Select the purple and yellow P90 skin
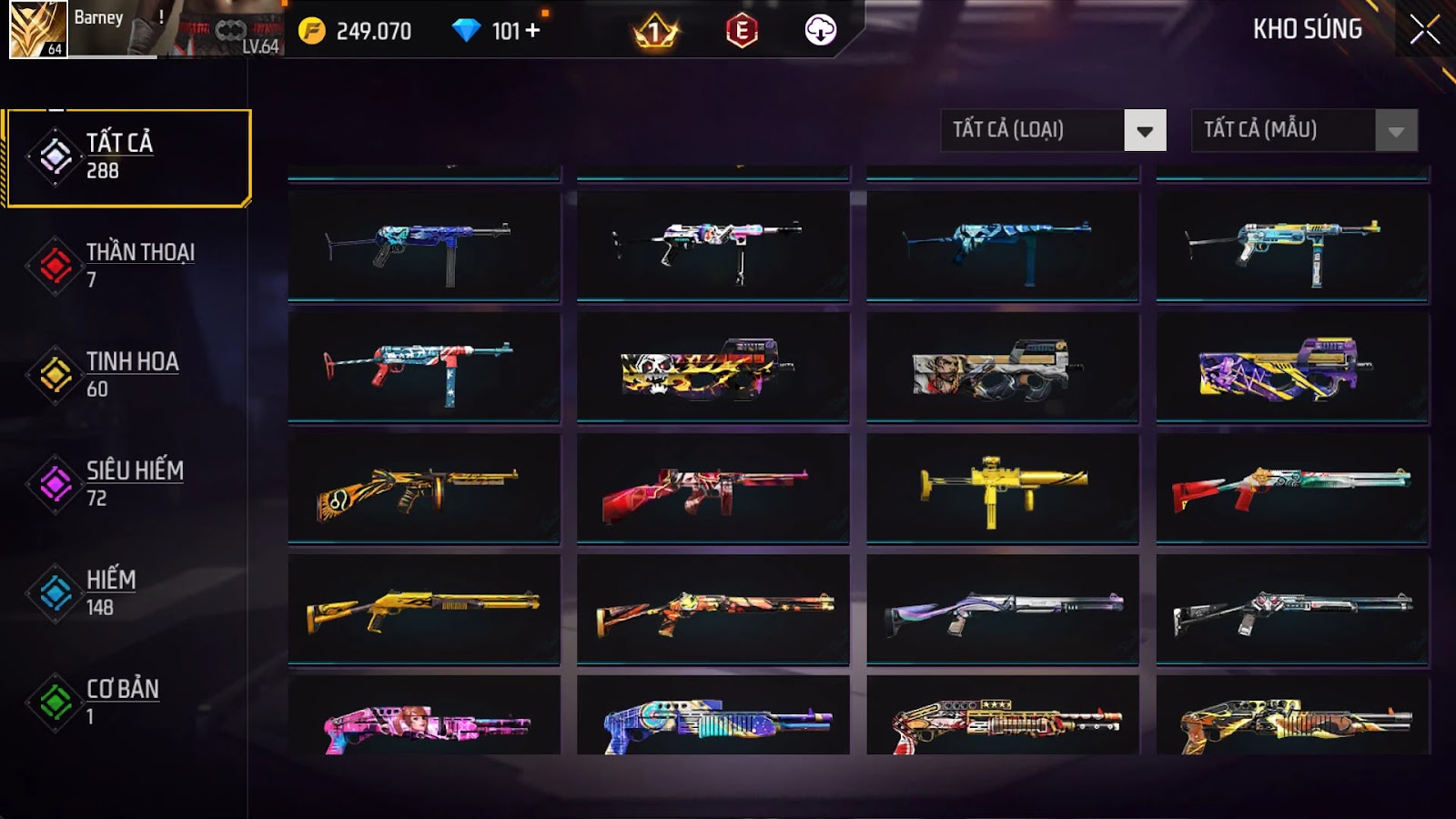 1292,368
